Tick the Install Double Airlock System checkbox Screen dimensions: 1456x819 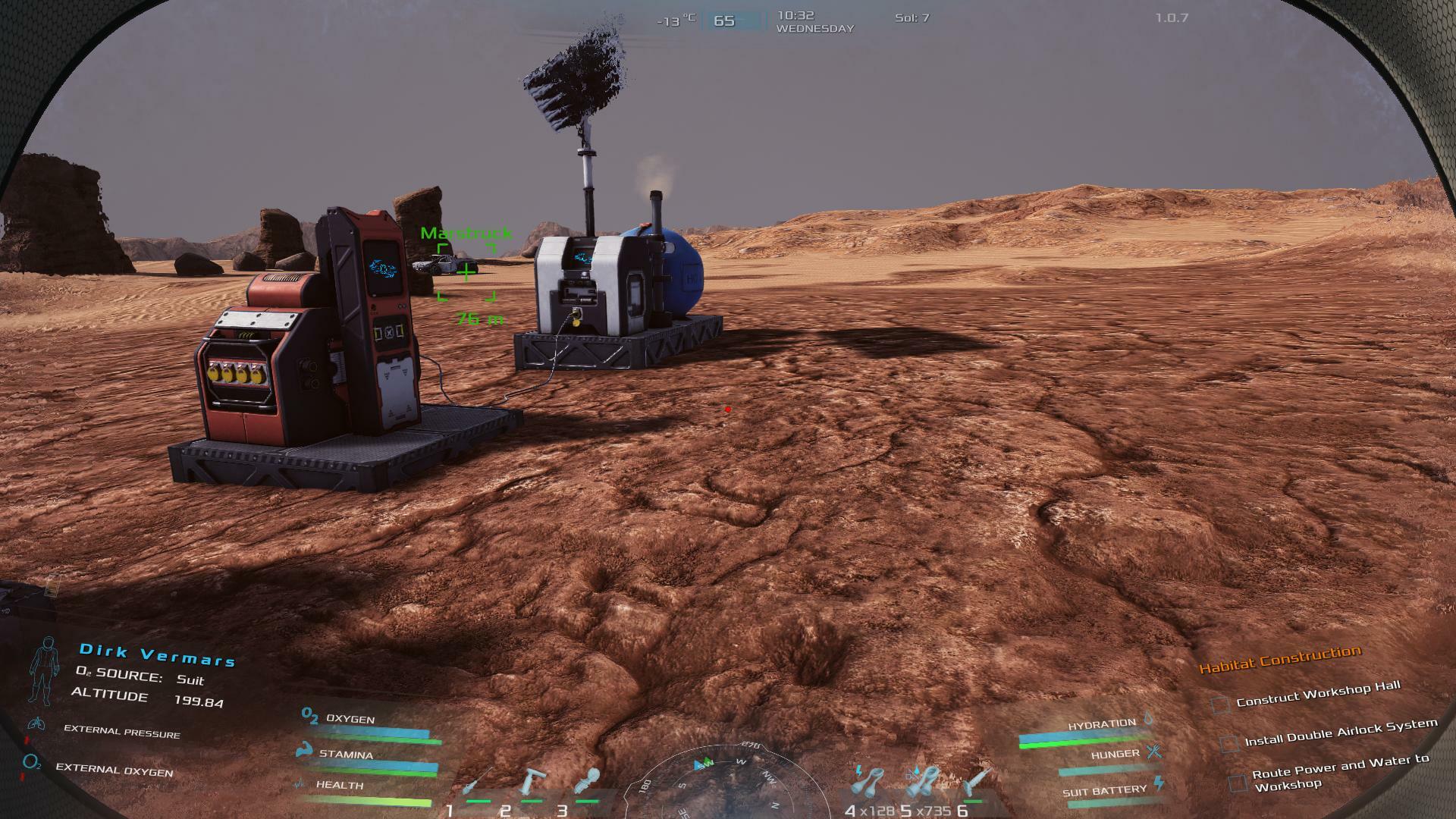pyautogui.click(x=1229, y=743)
